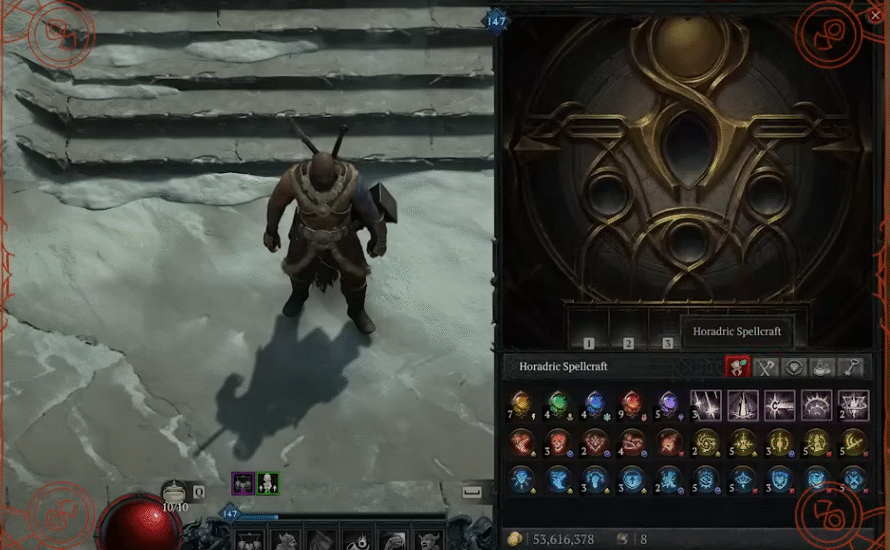Viewport: 890px width, 550px height.
Task: Click the green buff status icon
Action: [267, 484]
